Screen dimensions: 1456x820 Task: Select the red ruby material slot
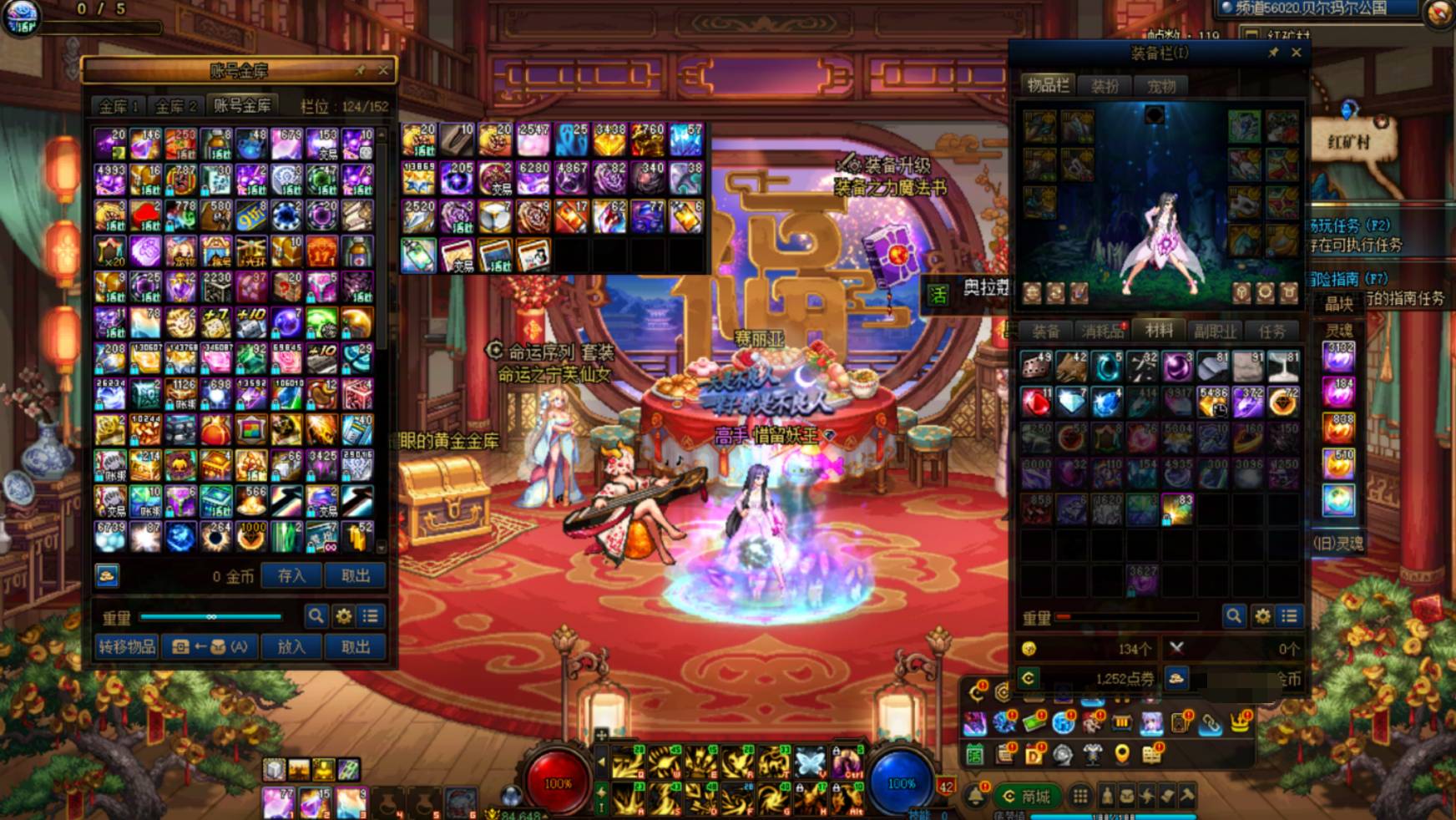tap(1036, 402)
